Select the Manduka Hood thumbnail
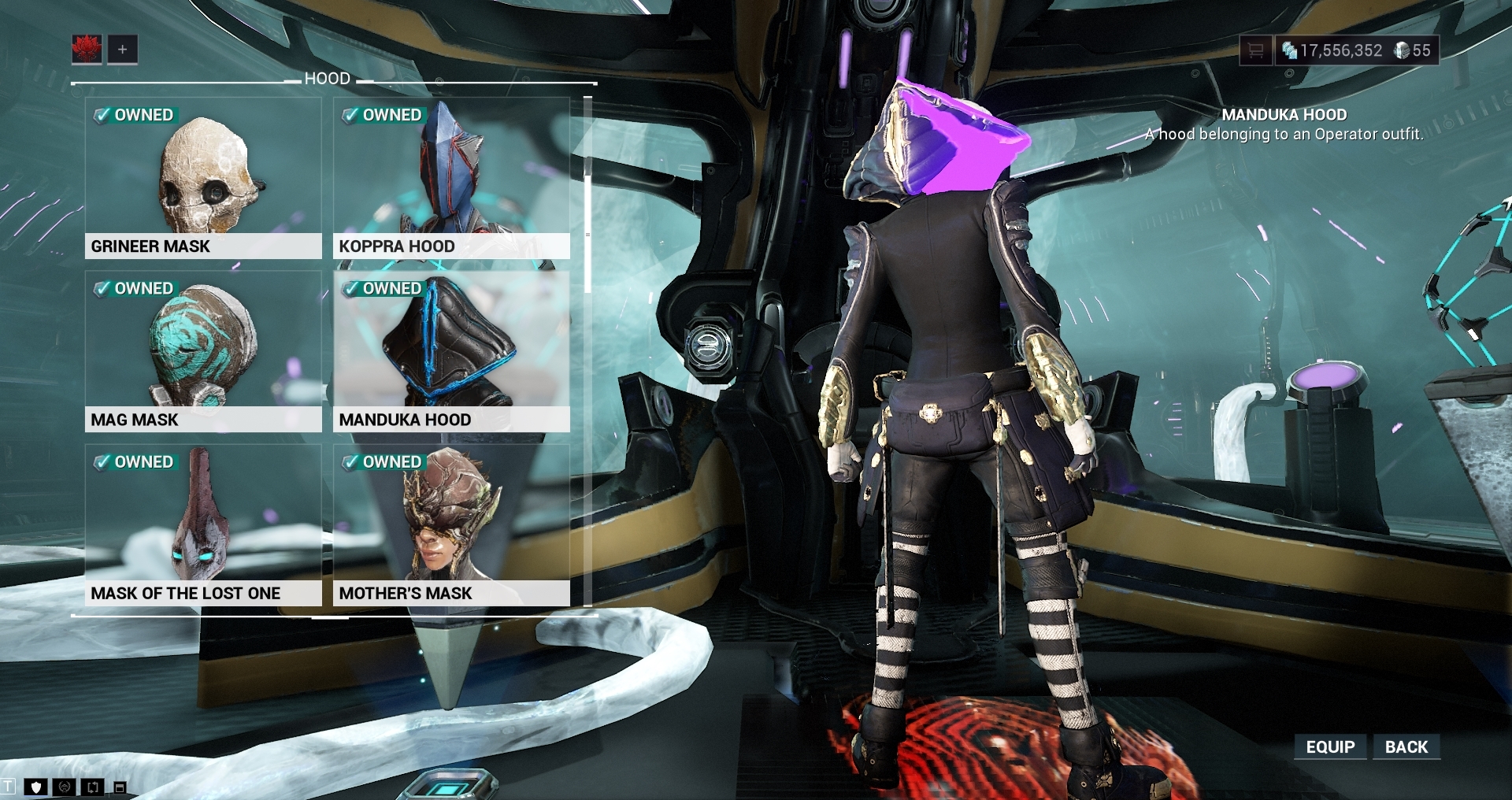Viewport: 1512px width, 800px height. tap(452, 346)
